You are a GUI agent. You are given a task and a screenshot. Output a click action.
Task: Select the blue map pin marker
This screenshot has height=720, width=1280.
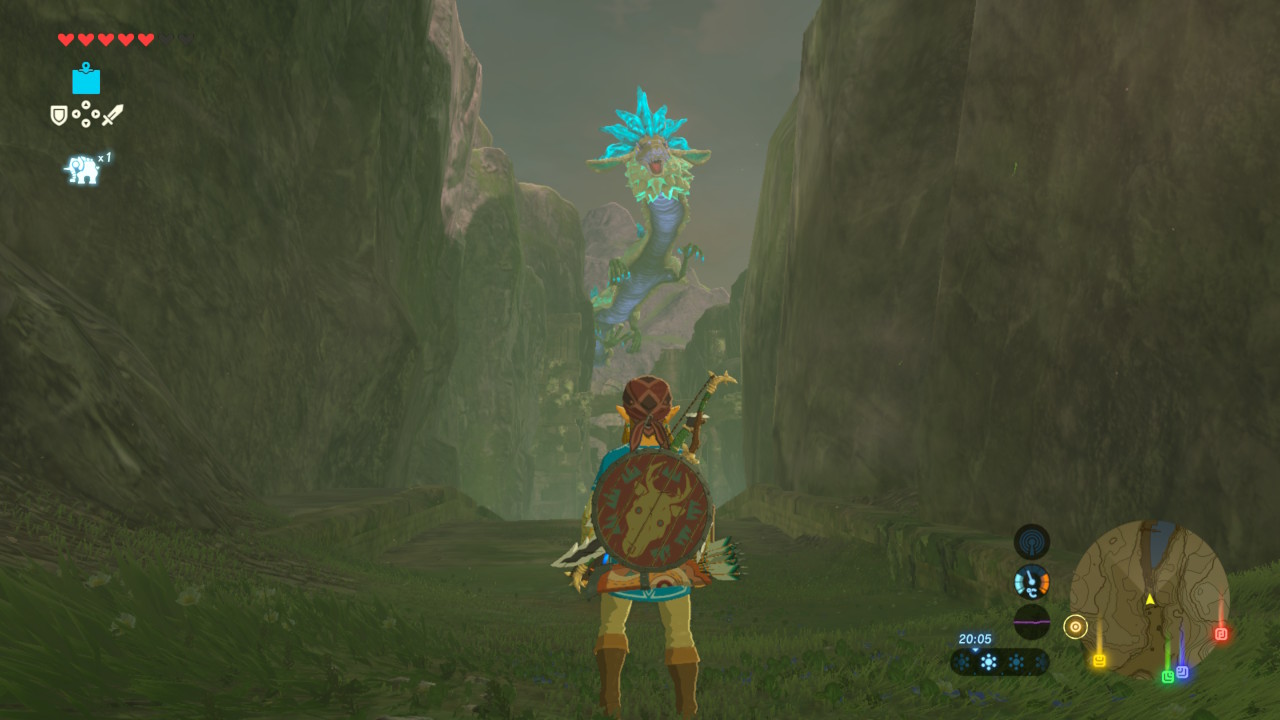[1182, 672]
